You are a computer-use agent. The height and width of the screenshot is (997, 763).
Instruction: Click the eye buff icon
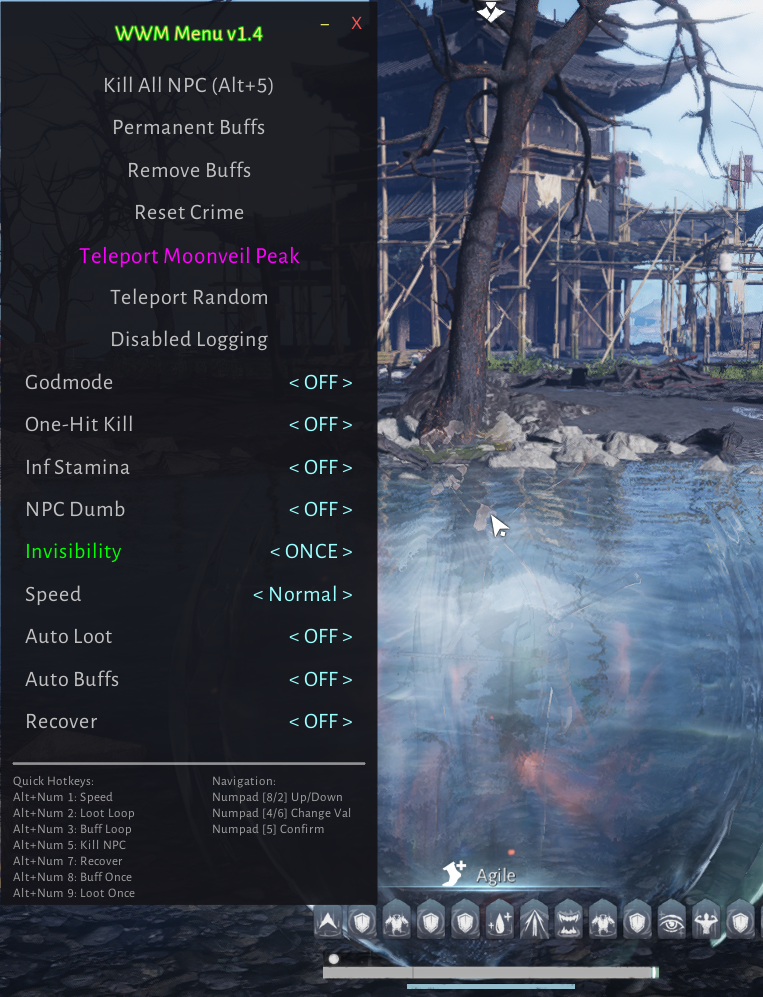click(x=671, y=921)
